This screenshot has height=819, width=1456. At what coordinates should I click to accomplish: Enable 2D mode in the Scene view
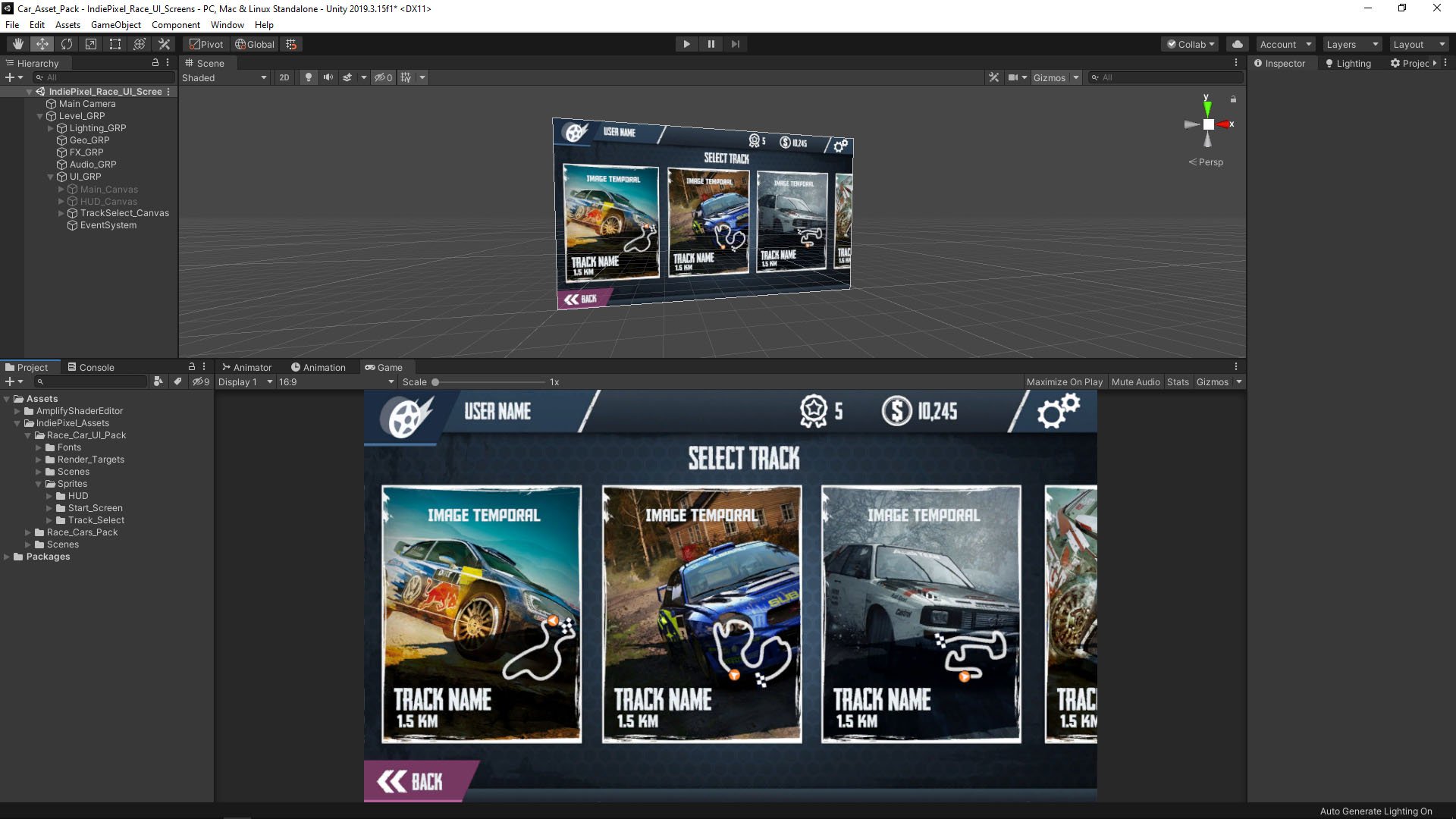point(284,77)
